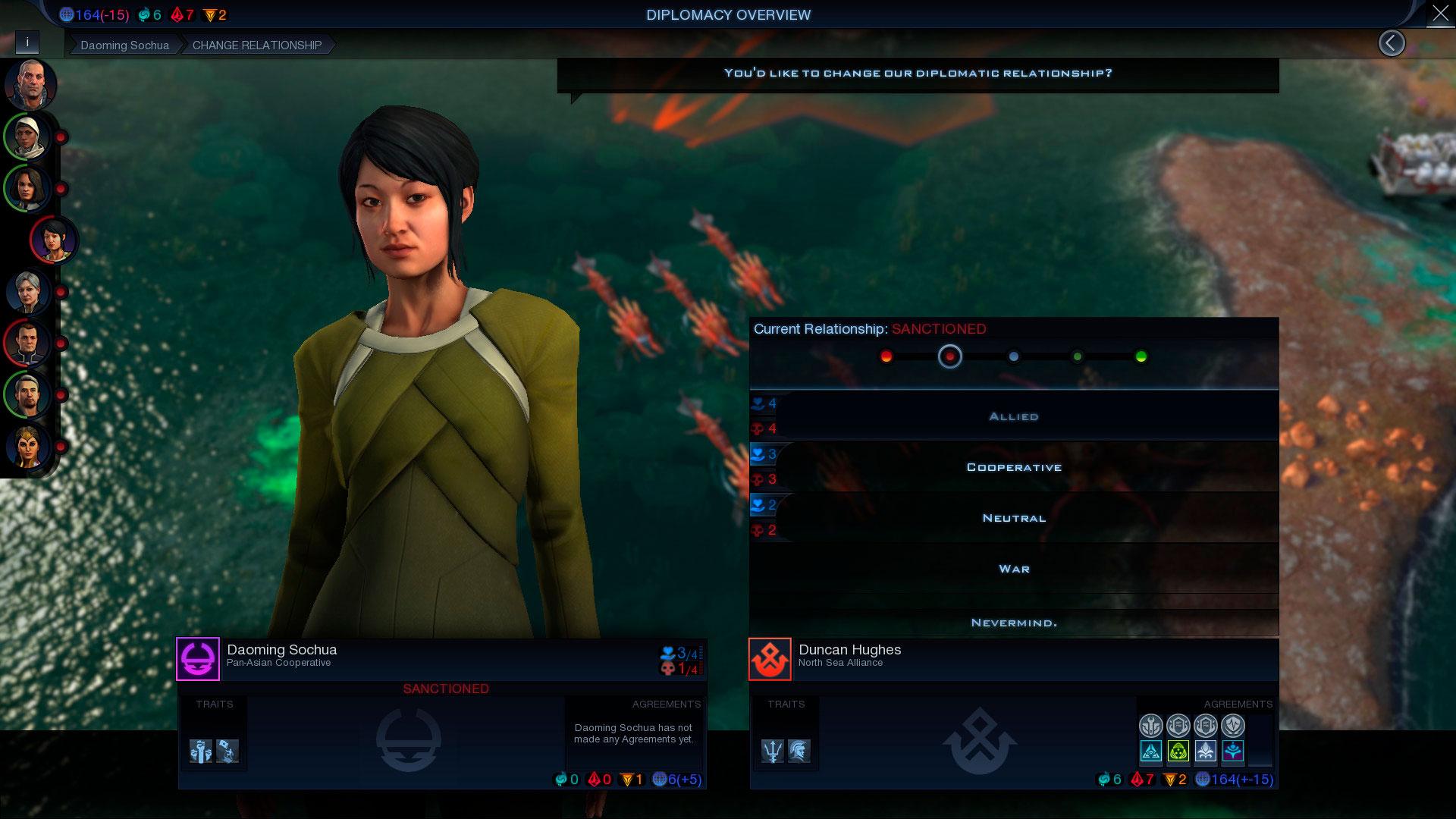Select the bald male leader portrait
The width and height of the screenshot is (1456, 819).
pyautogui.click(x=30, y=84)
